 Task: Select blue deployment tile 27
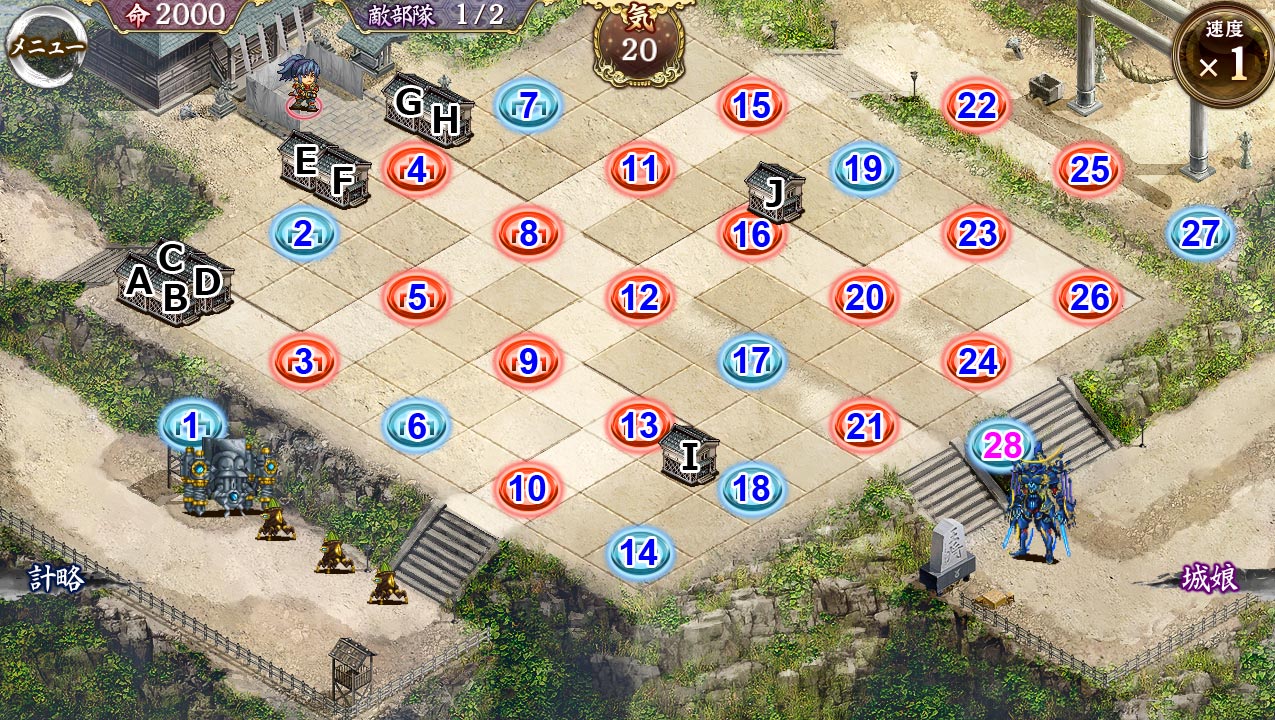click(1200, 233)
